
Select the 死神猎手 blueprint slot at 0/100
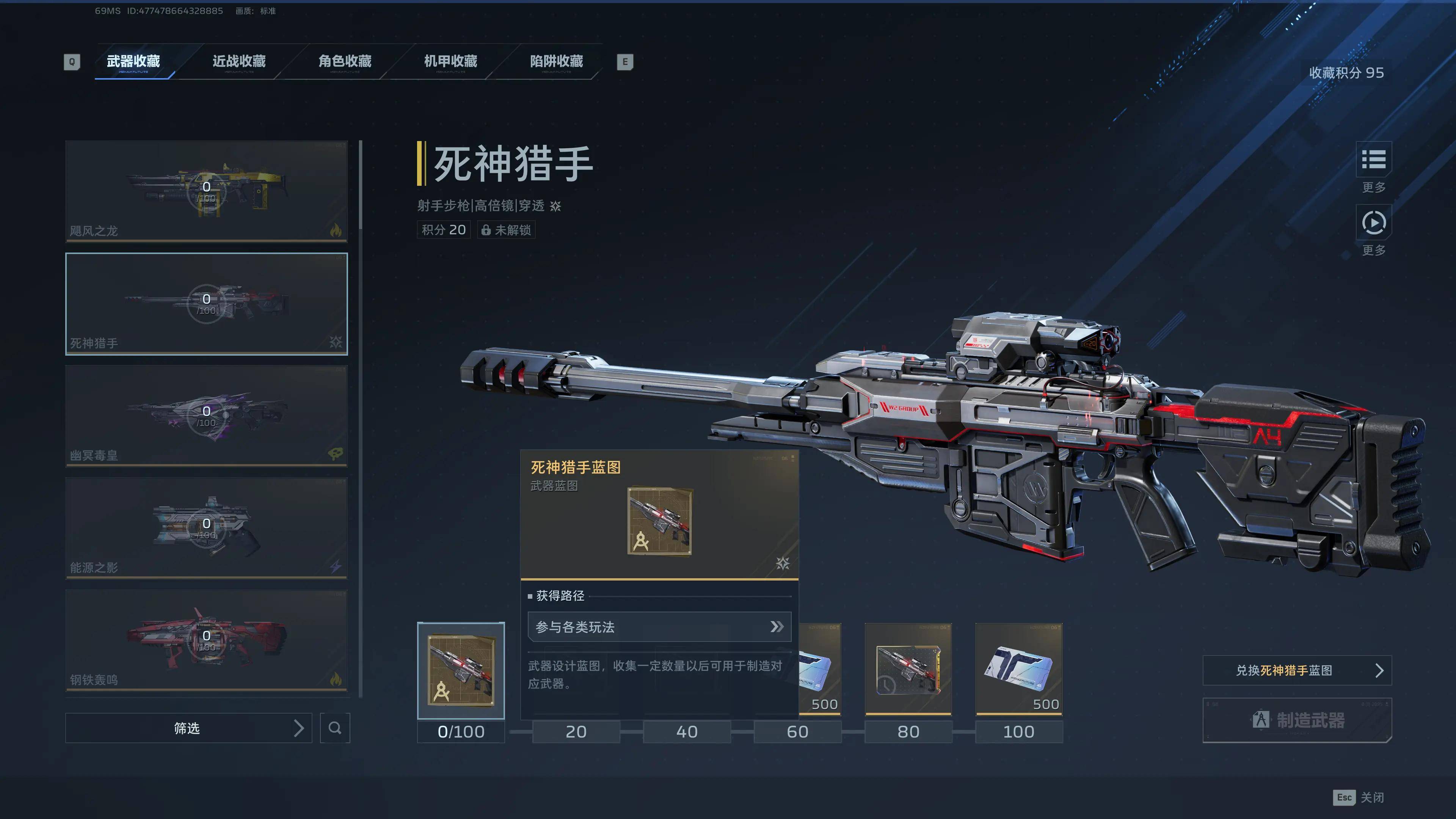(x=461, y=670)
